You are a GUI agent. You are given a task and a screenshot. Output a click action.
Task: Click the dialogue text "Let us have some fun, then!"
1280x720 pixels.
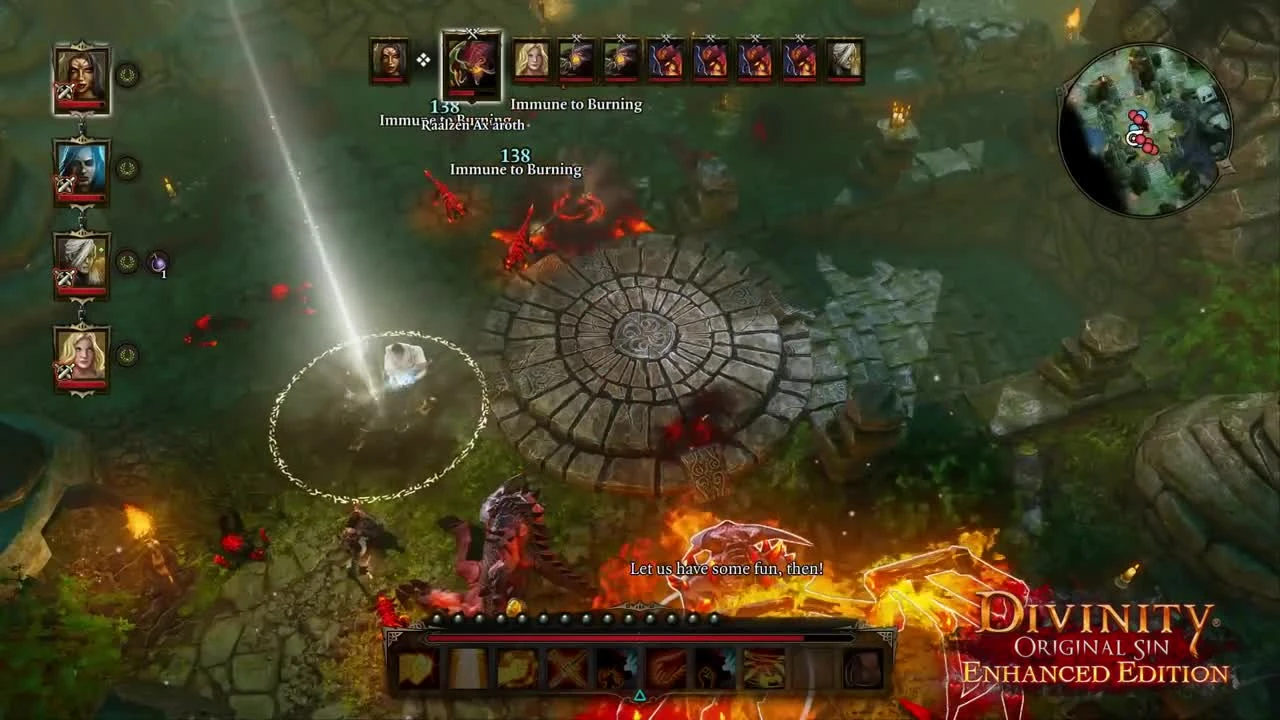[723, 566]
